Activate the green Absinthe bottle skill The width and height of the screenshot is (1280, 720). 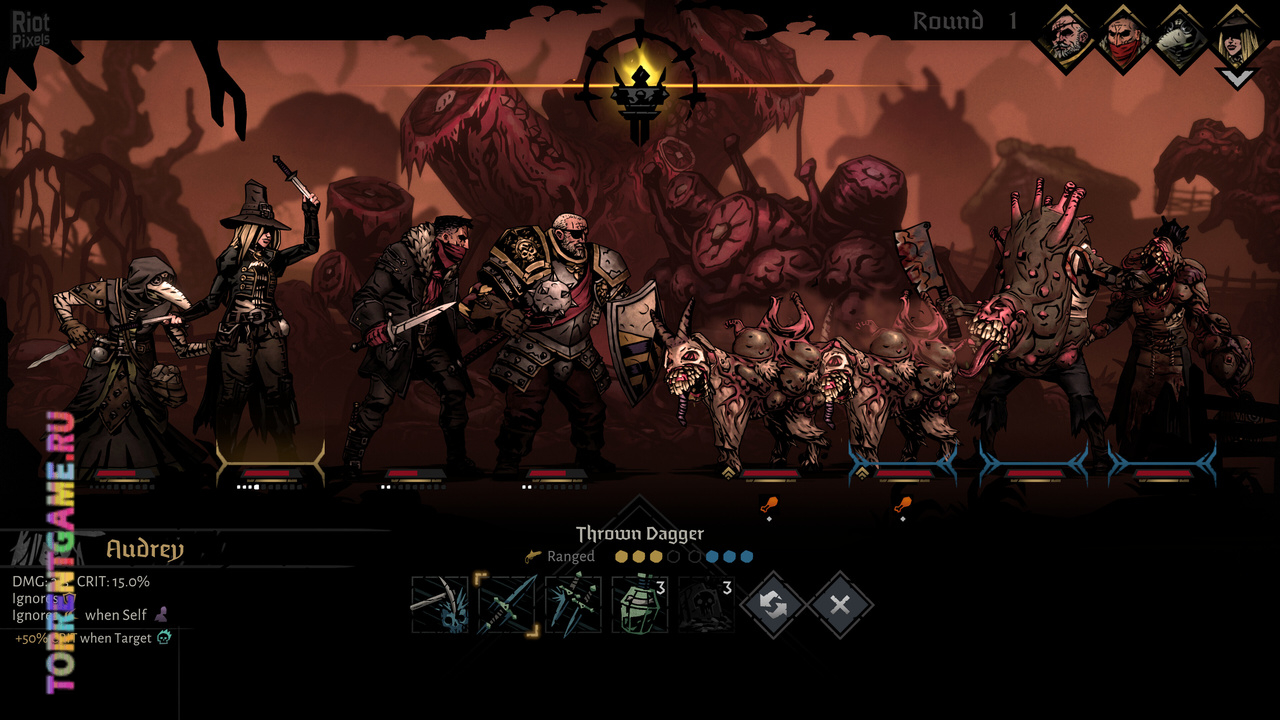(x=640, y=604)
